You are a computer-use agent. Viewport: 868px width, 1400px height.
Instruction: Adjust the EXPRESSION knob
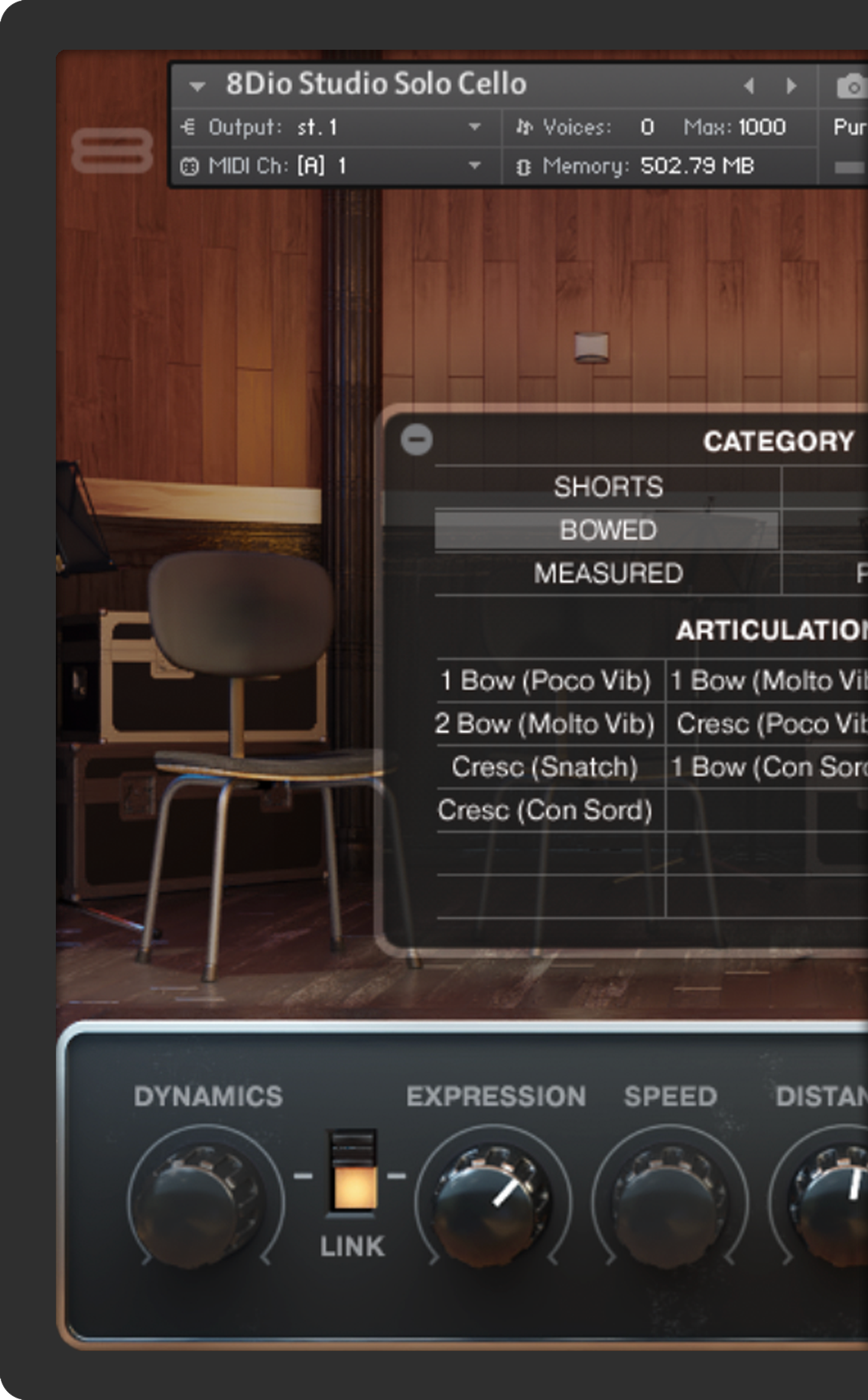493,1198
